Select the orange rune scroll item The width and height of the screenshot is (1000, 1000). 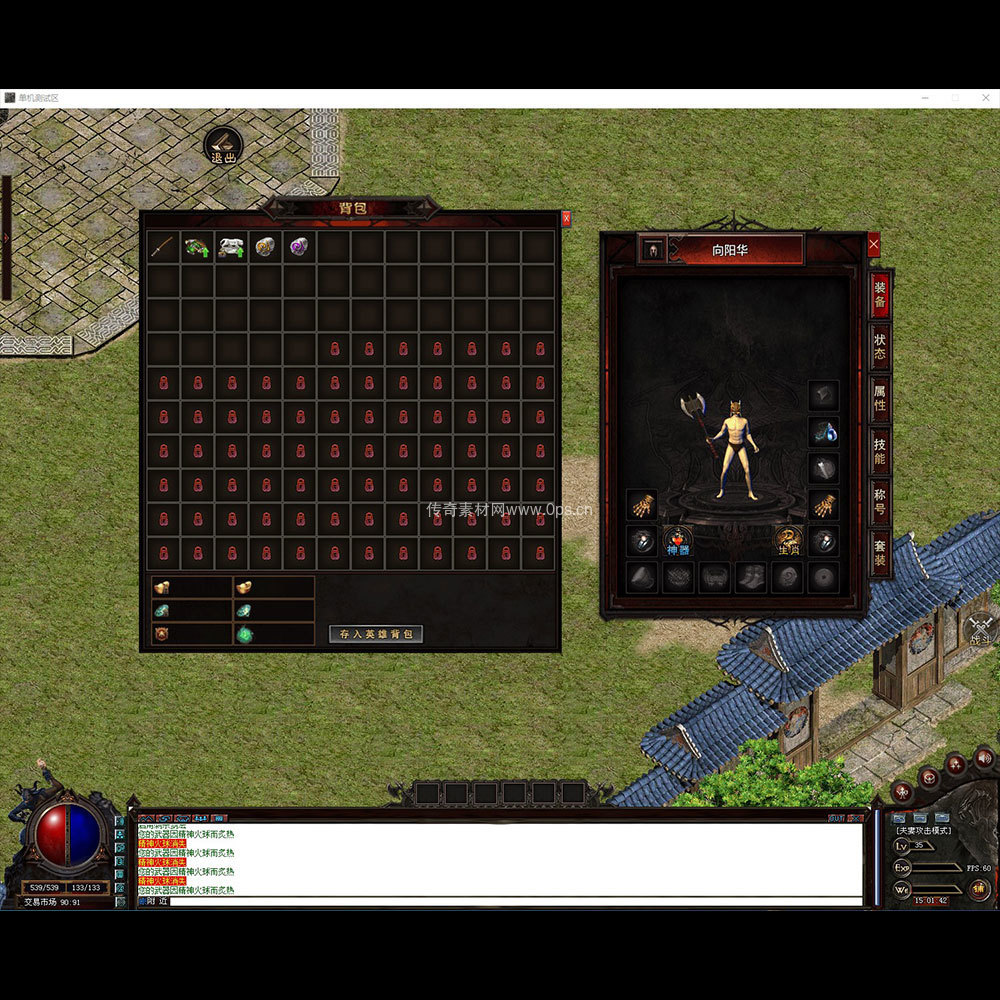pyautogui.click(x=265, y=247)
